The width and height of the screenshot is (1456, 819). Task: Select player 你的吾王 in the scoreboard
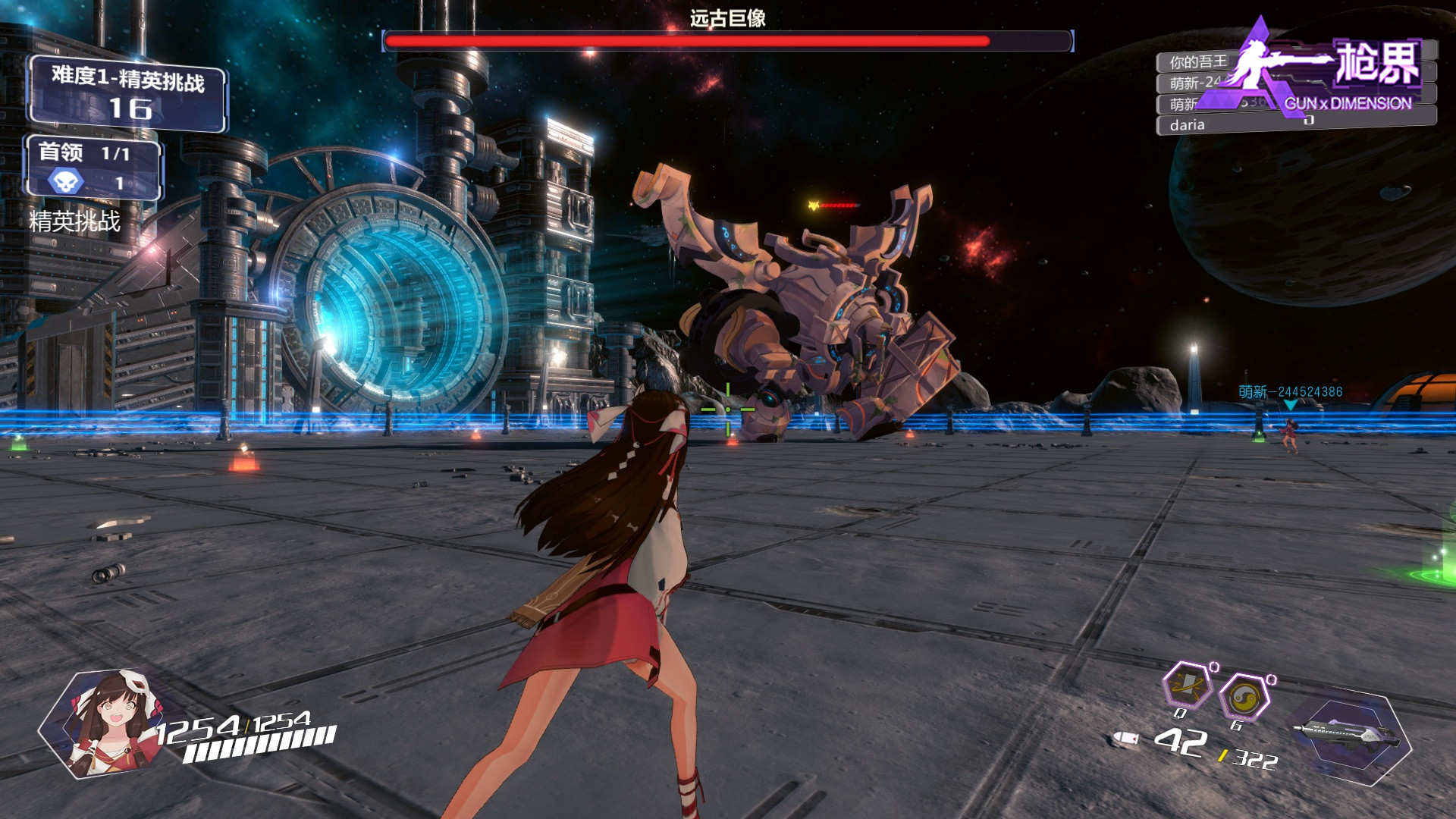click(1197, 62)
